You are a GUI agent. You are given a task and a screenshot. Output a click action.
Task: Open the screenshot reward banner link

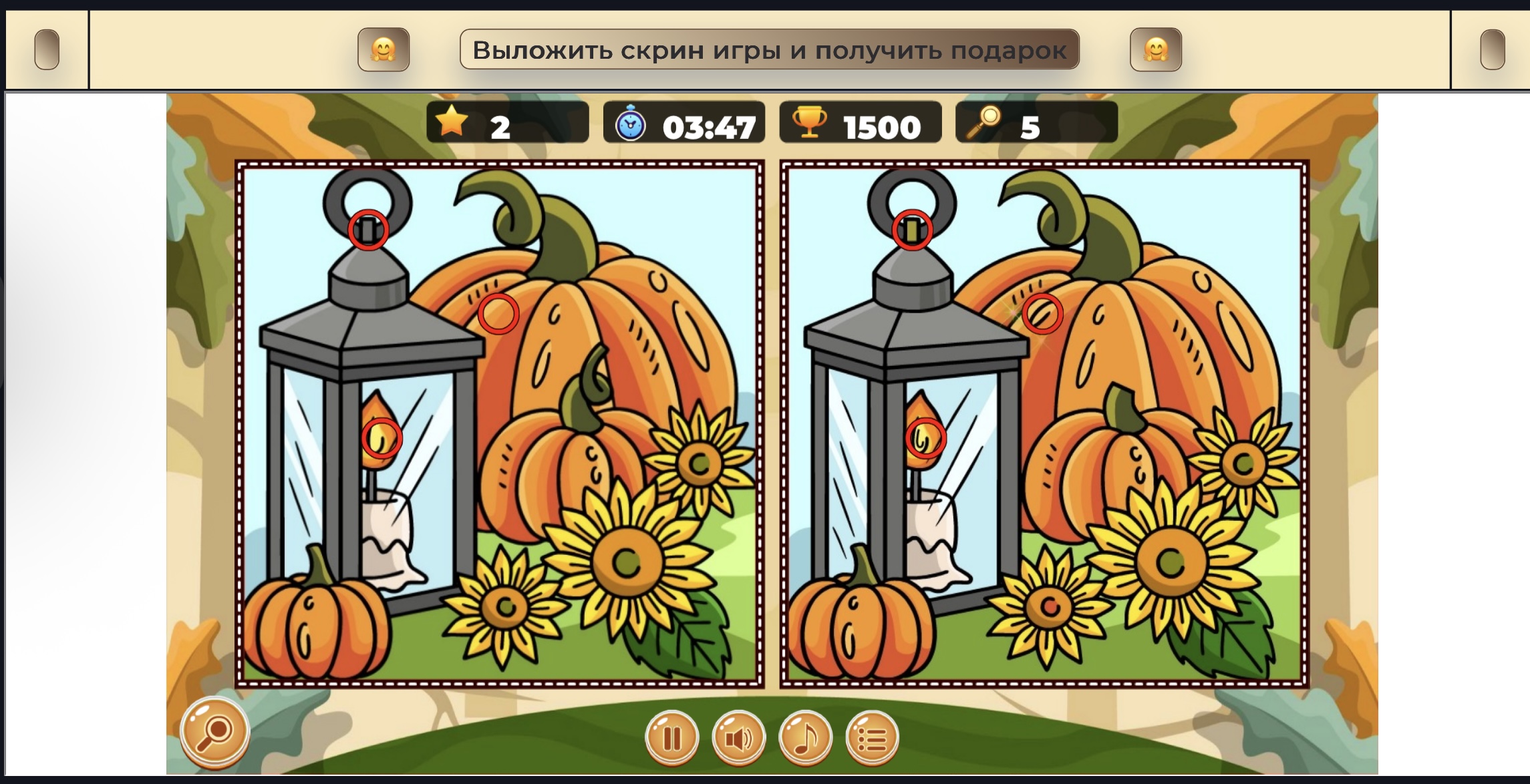pos(768,48)
